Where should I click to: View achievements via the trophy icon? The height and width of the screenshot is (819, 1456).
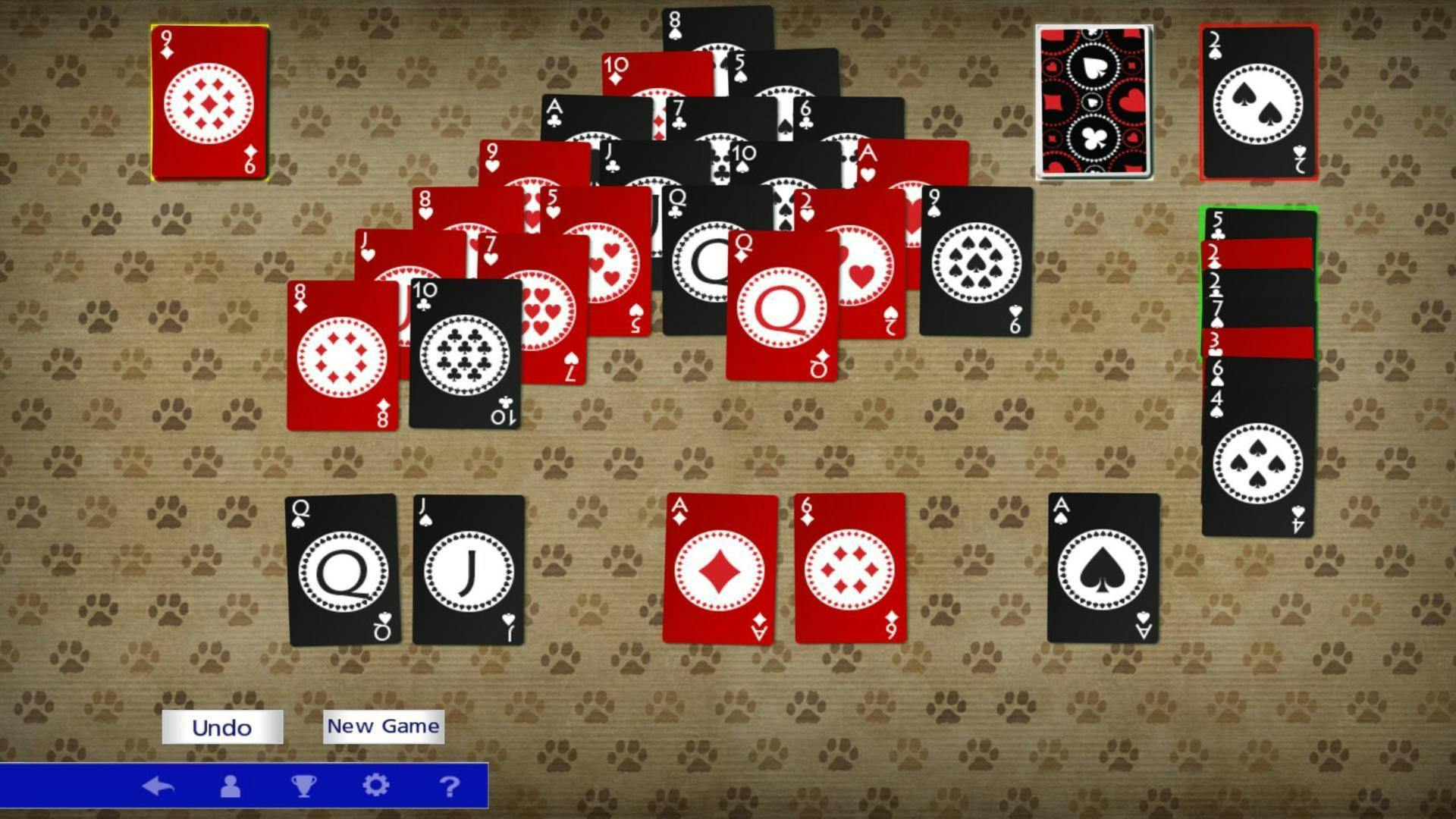point(303,786)
